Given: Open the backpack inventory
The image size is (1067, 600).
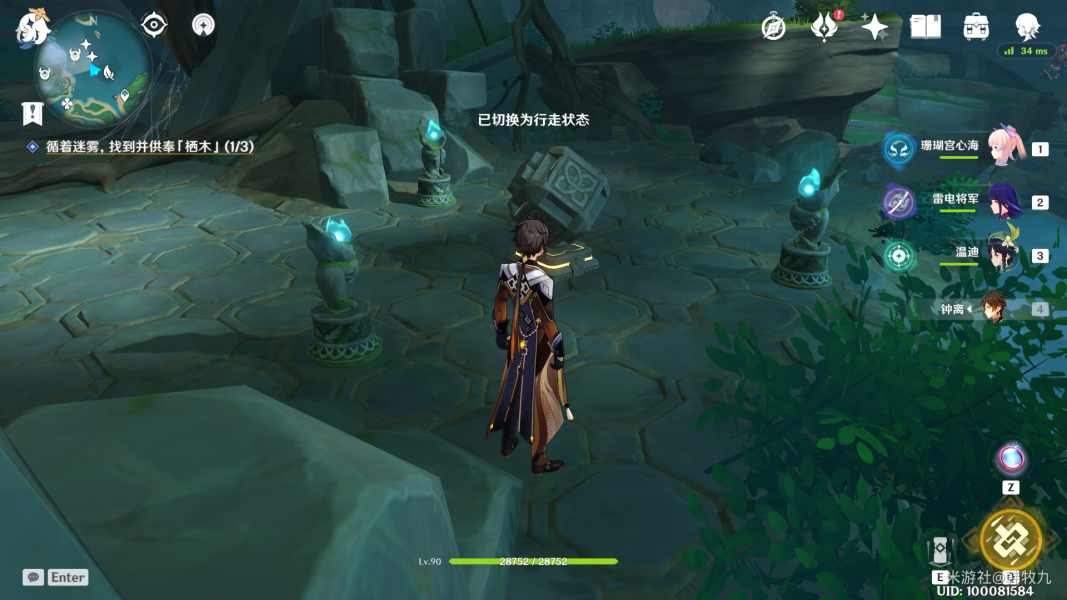Looking at the screenshot, I should (976, 27).
